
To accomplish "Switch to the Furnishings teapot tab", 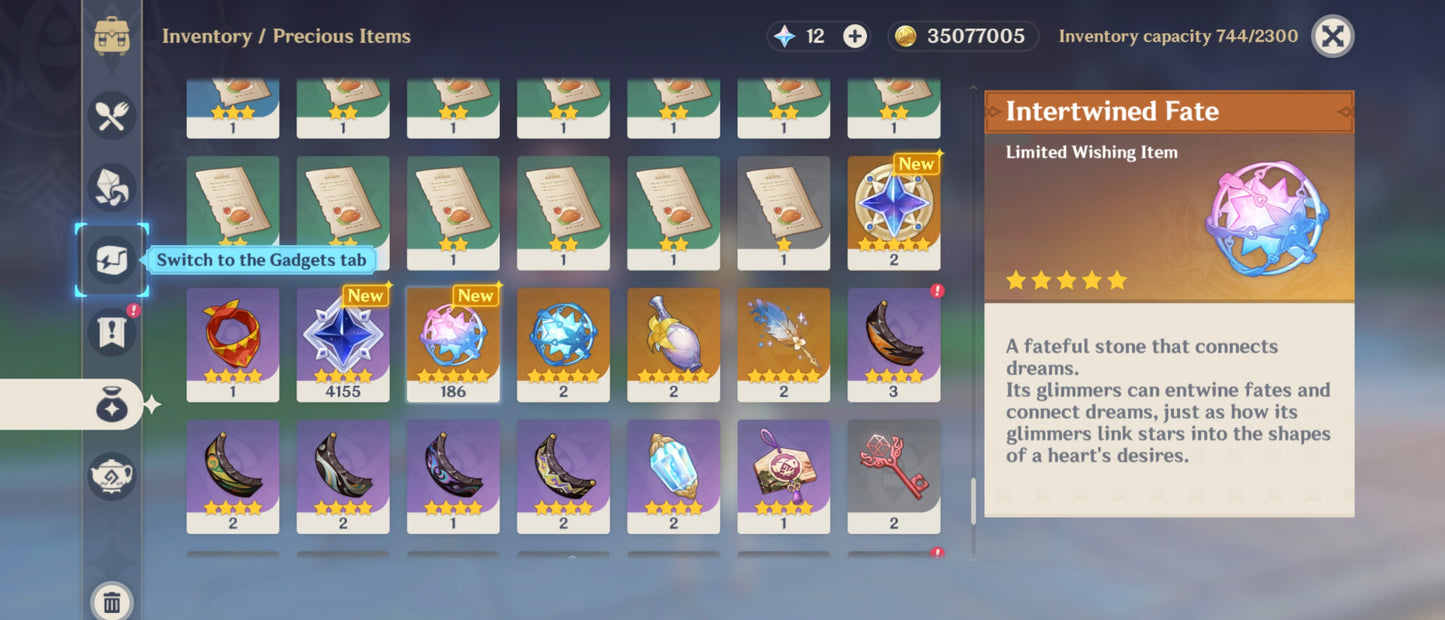I will click(111, 477).
